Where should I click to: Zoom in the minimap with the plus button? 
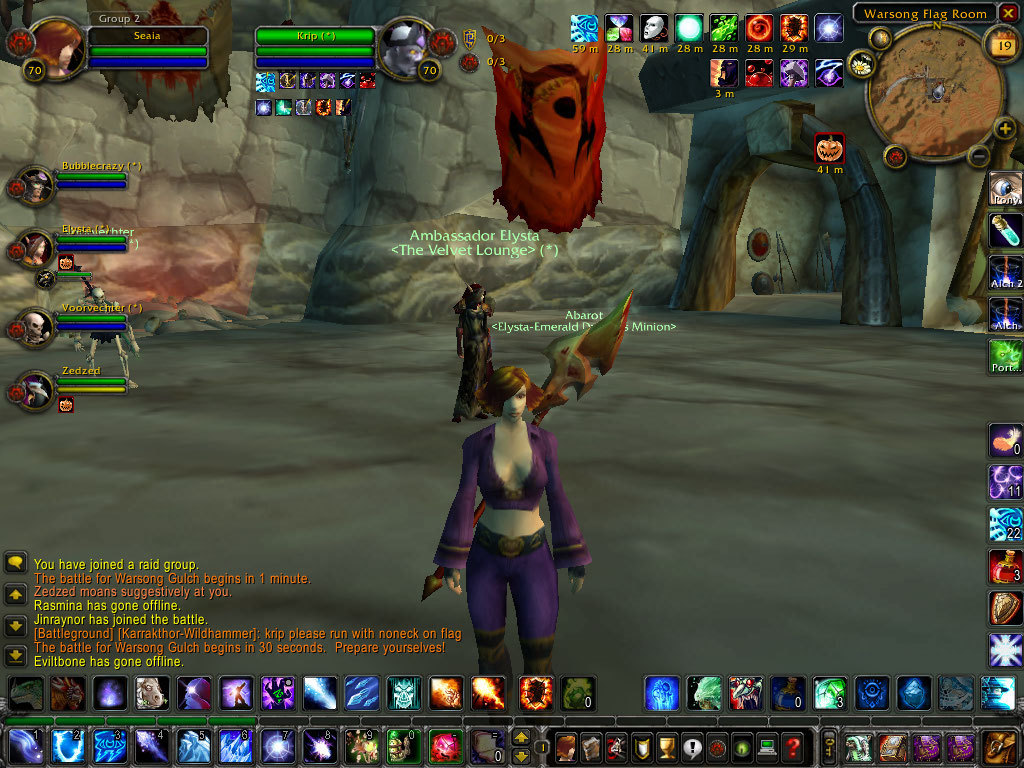pos(1005,128)
